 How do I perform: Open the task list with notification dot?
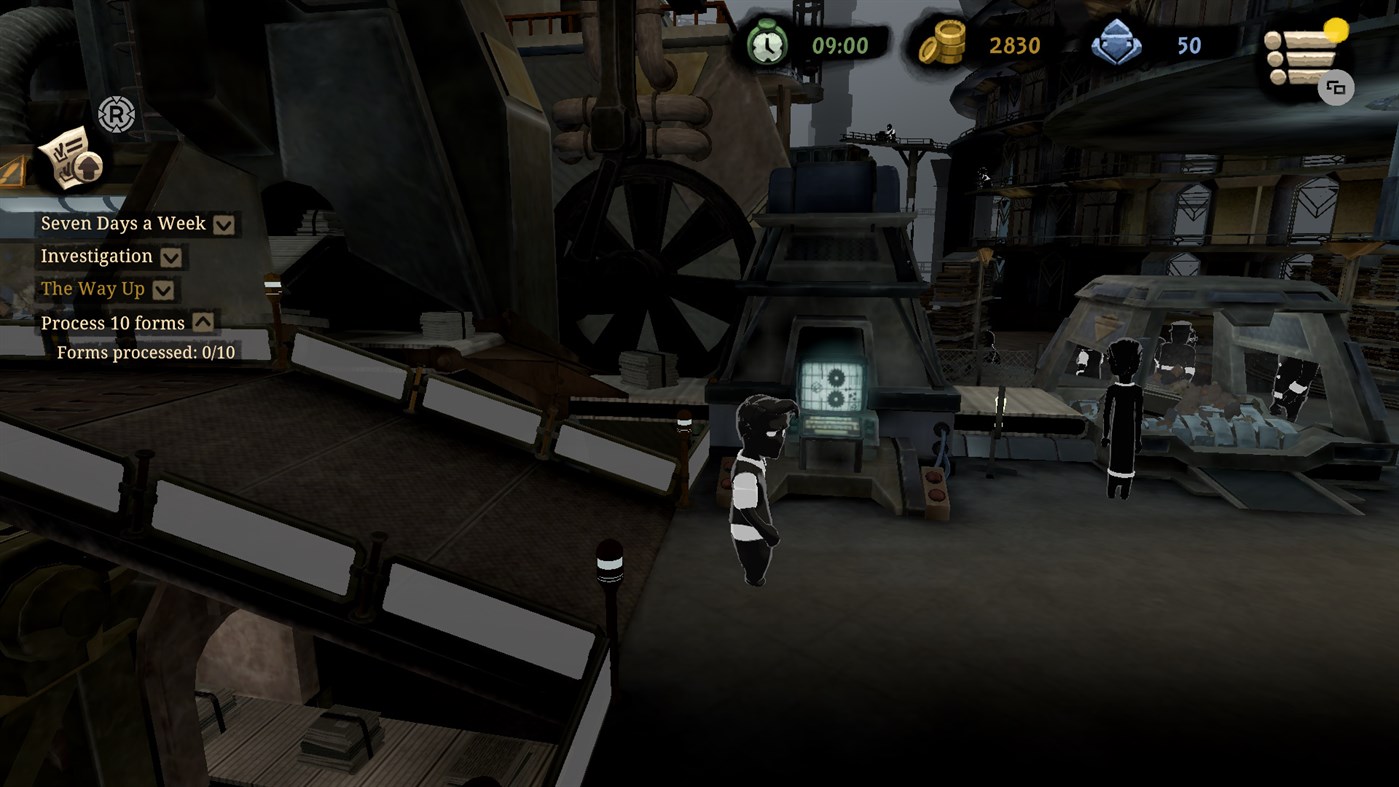pos(1297,58)
